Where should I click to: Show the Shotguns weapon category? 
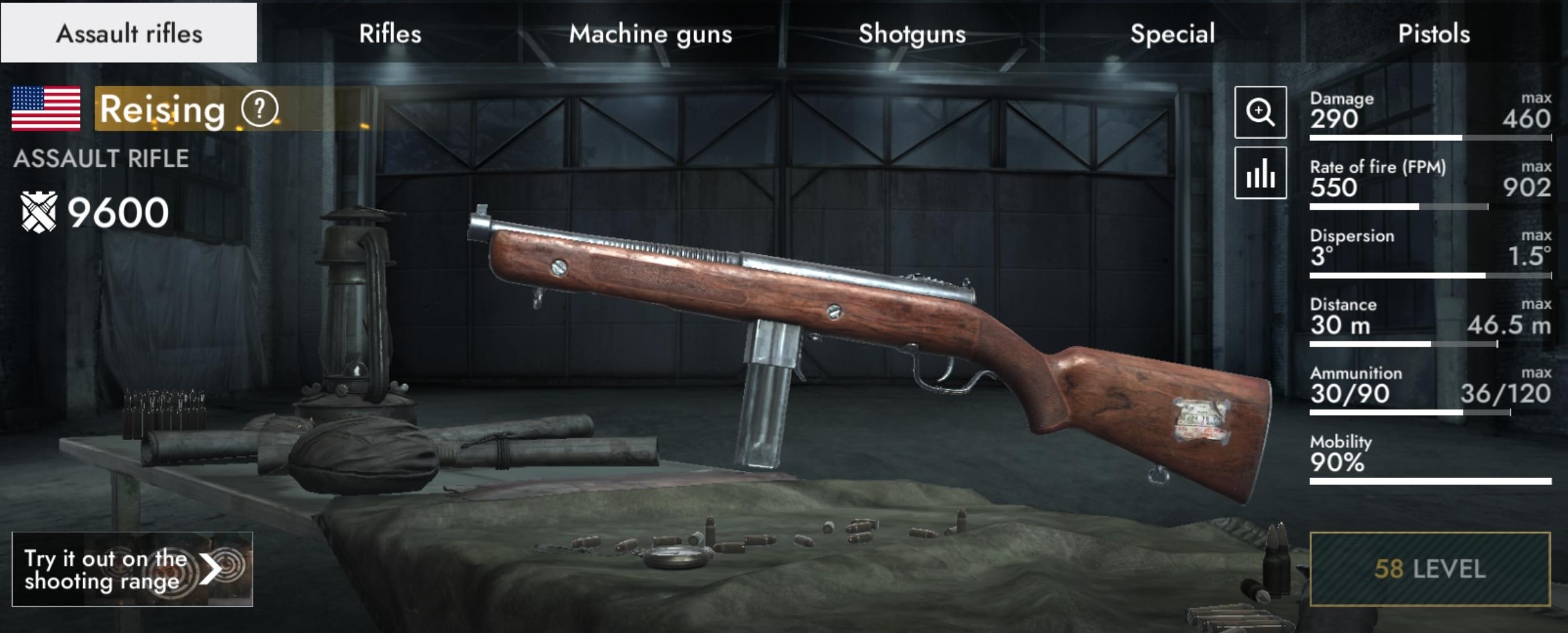912,33
